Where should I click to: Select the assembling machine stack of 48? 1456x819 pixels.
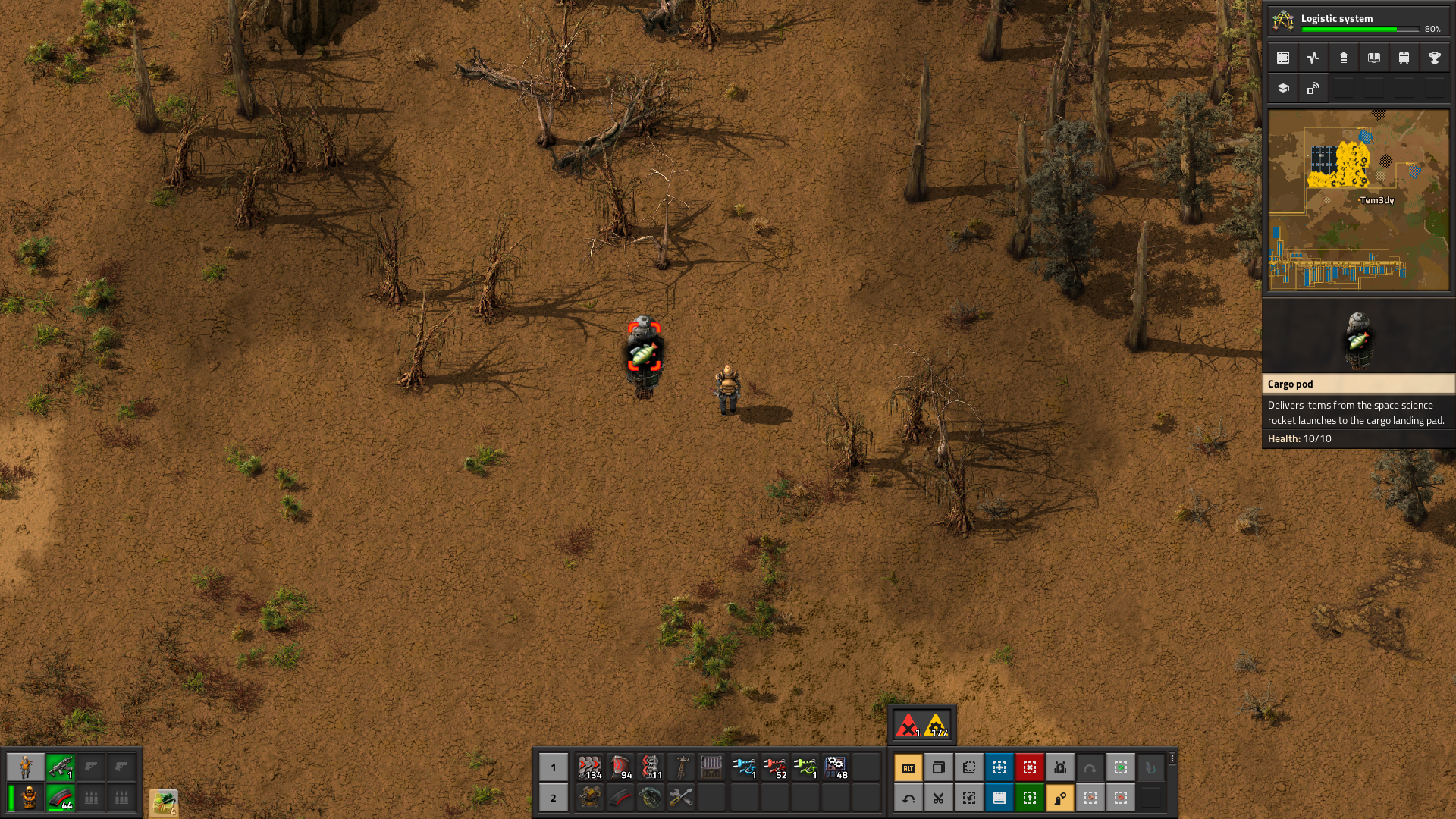tap(835, 767)
